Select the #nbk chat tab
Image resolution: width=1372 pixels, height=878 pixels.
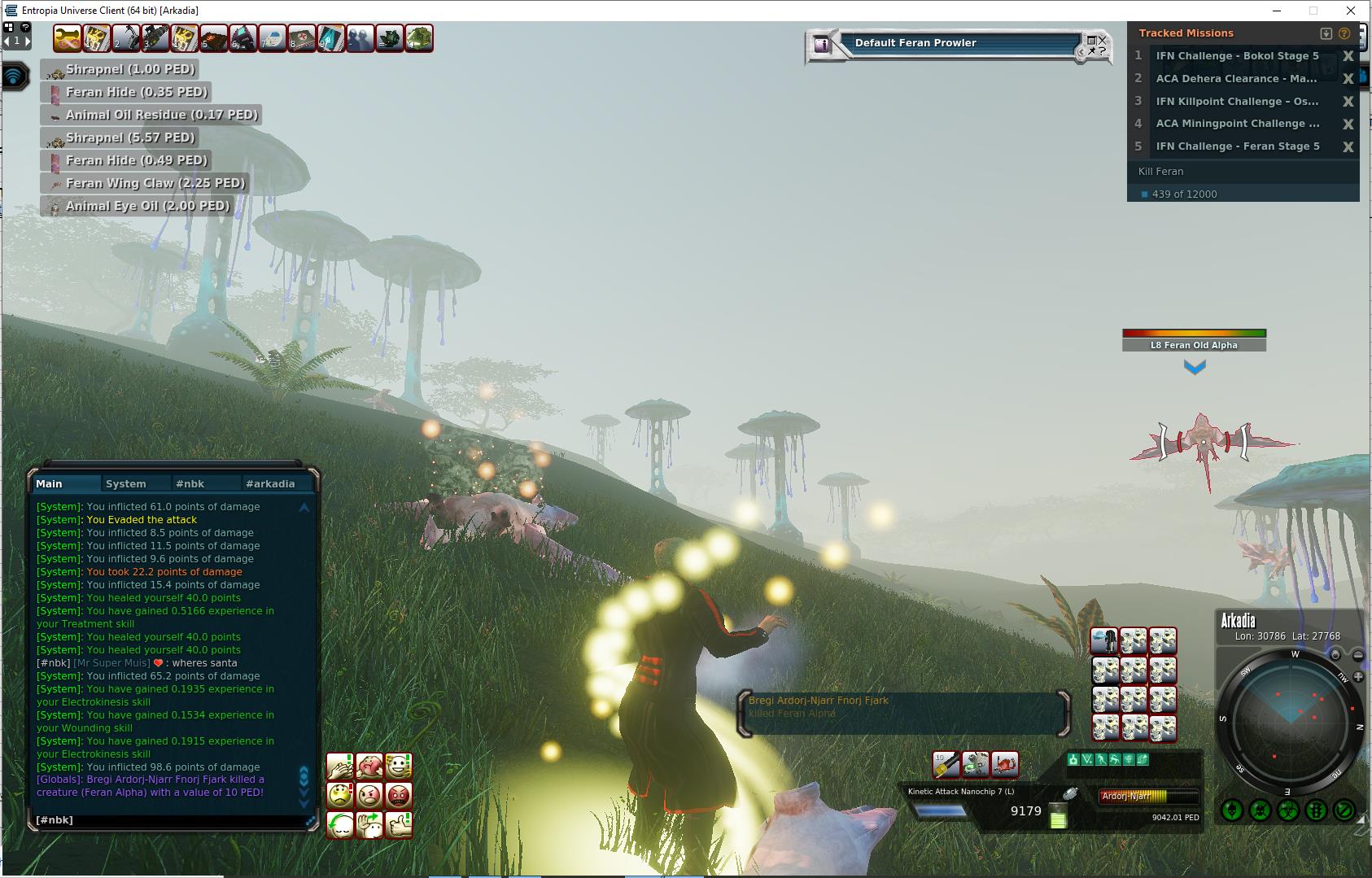tap(190, 483)
